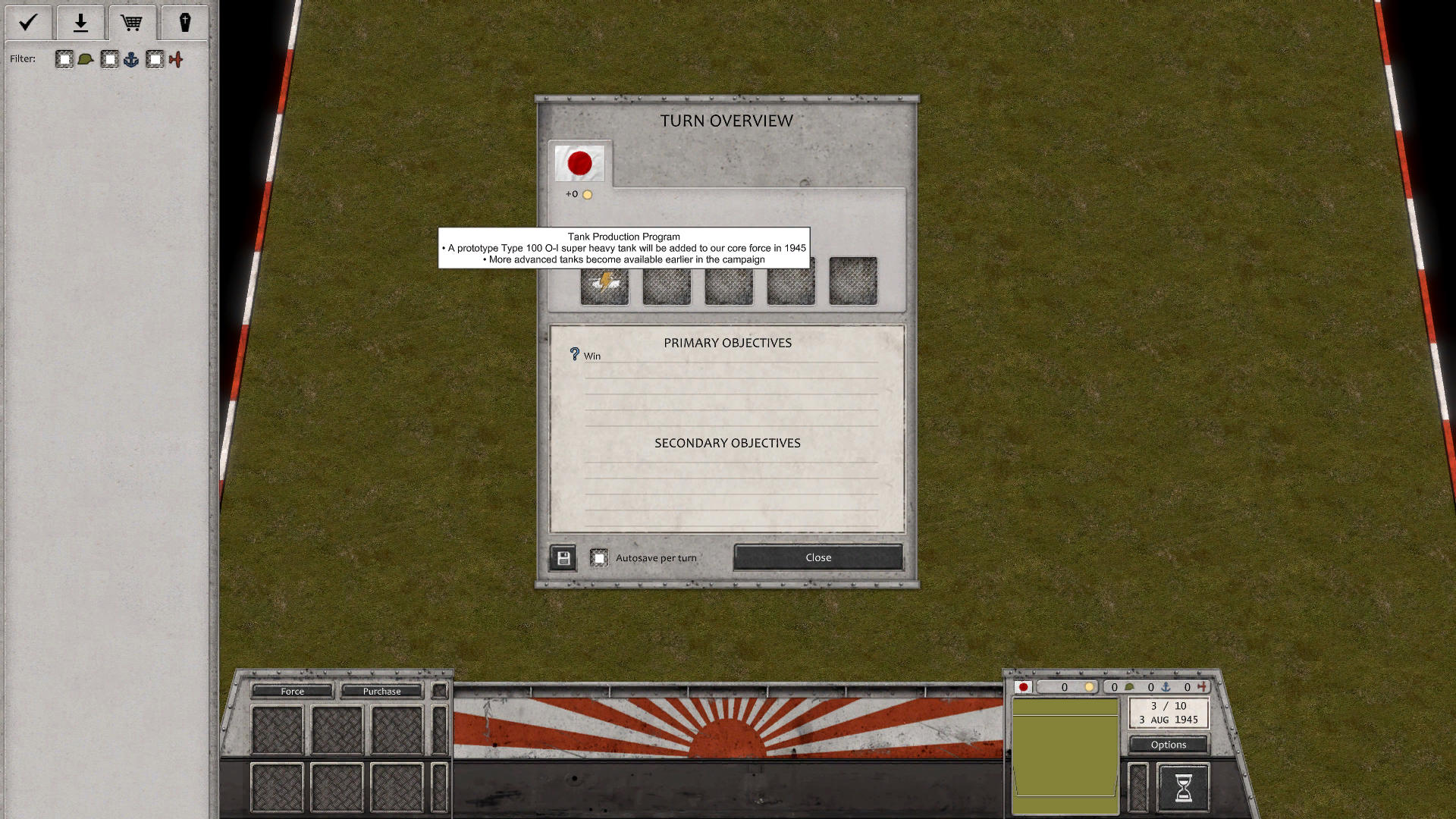Screen dimensions: 1456x819
Task: Close the Turn Overview dialog
Action: click(817, 557)
